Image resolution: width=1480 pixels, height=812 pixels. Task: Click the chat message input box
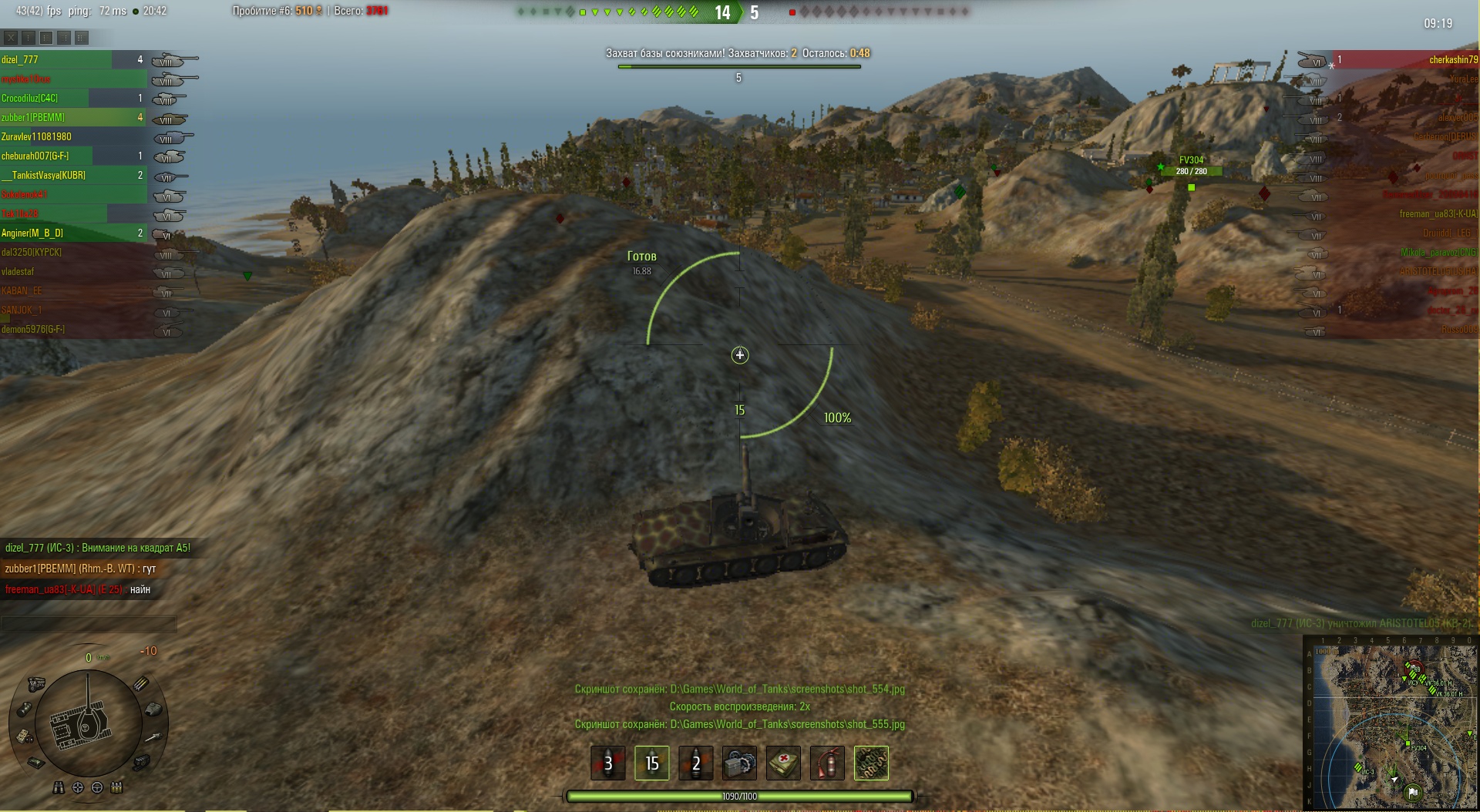(89, 622)
